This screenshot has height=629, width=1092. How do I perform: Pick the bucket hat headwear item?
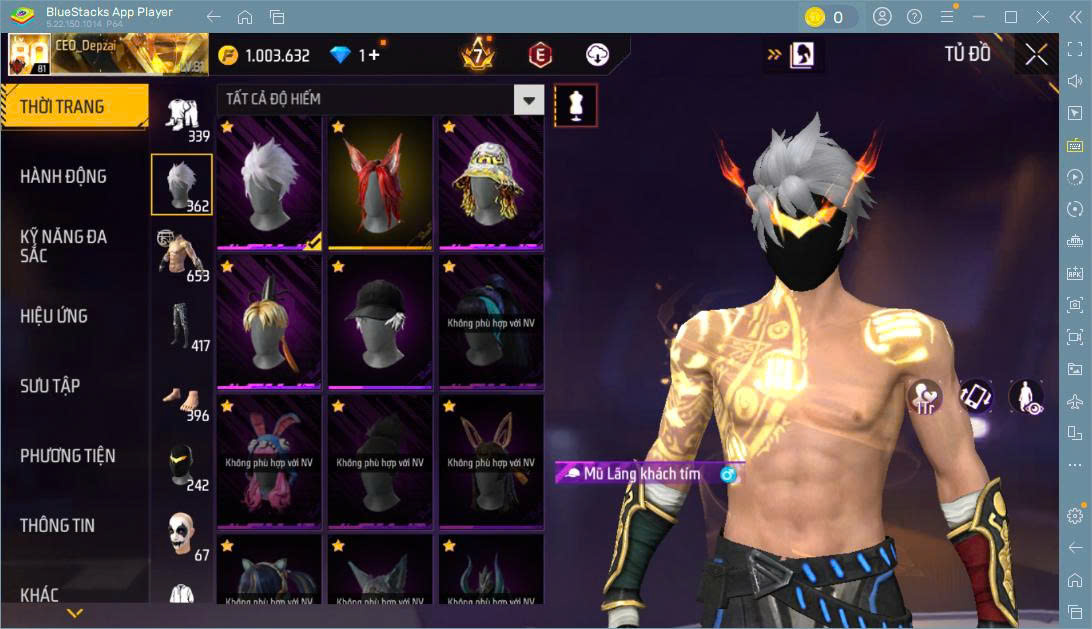(490, 182)
